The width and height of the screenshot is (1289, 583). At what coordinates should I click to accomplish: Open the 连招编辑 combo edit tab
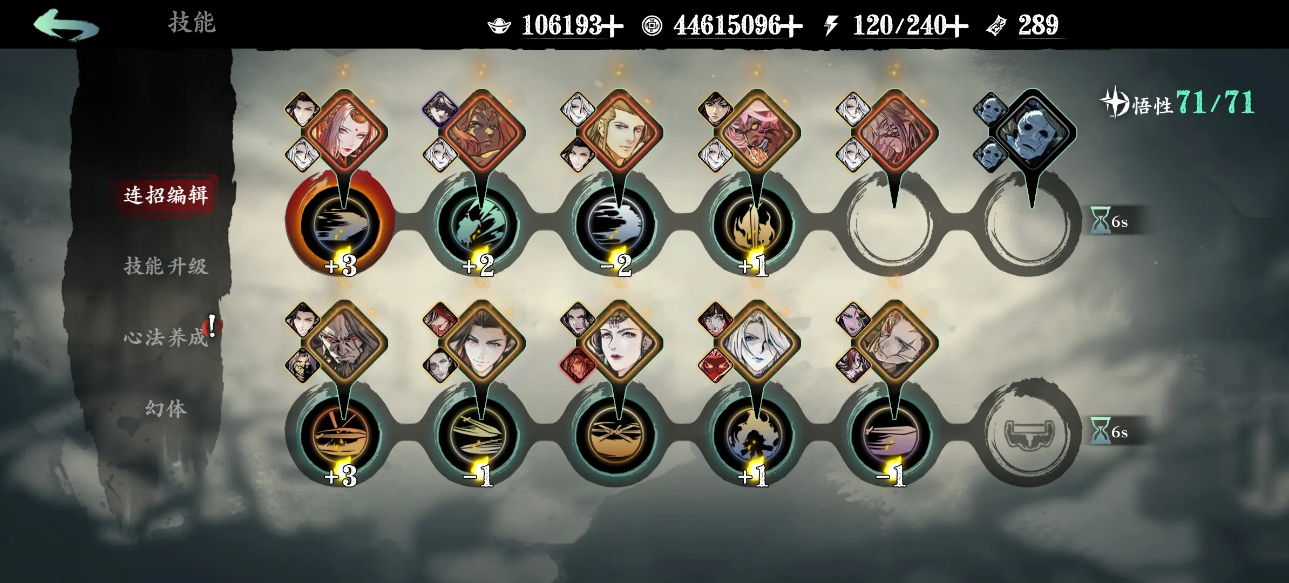166,195
